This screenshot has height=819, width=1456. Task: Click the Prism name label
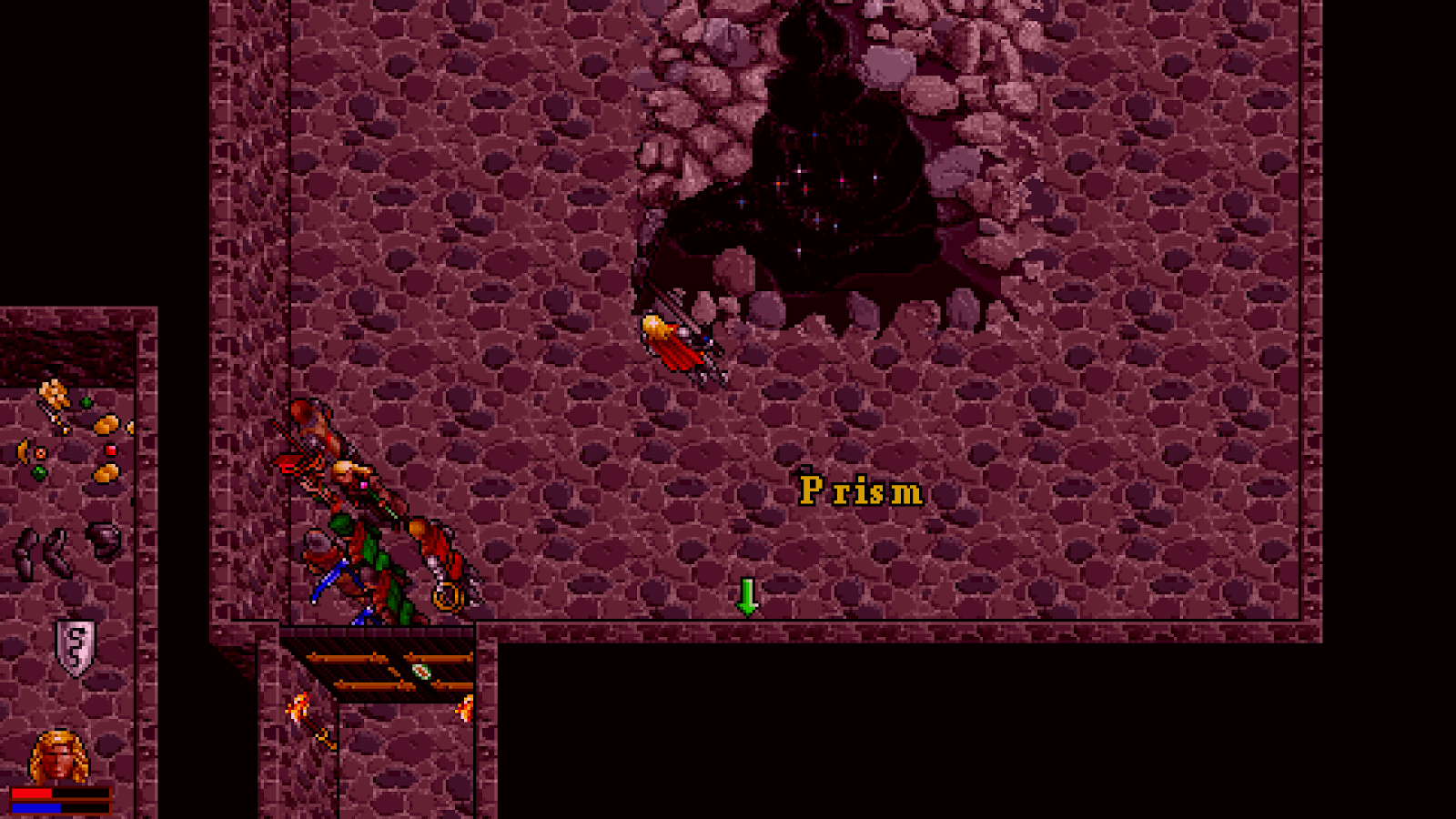[860, 490]
